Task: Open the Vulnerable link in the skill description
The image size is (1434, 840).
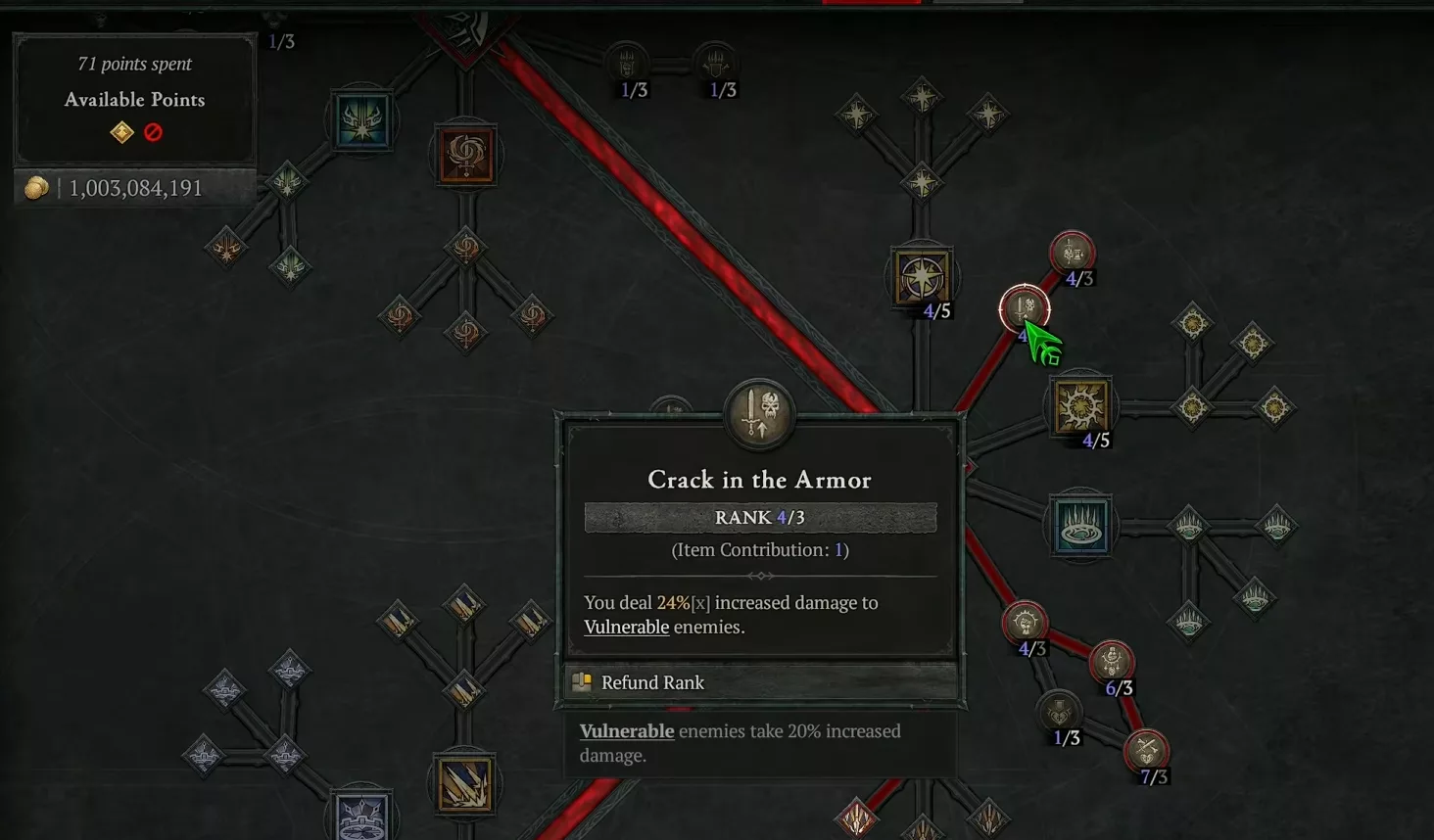Action: [x=626, y=627]
